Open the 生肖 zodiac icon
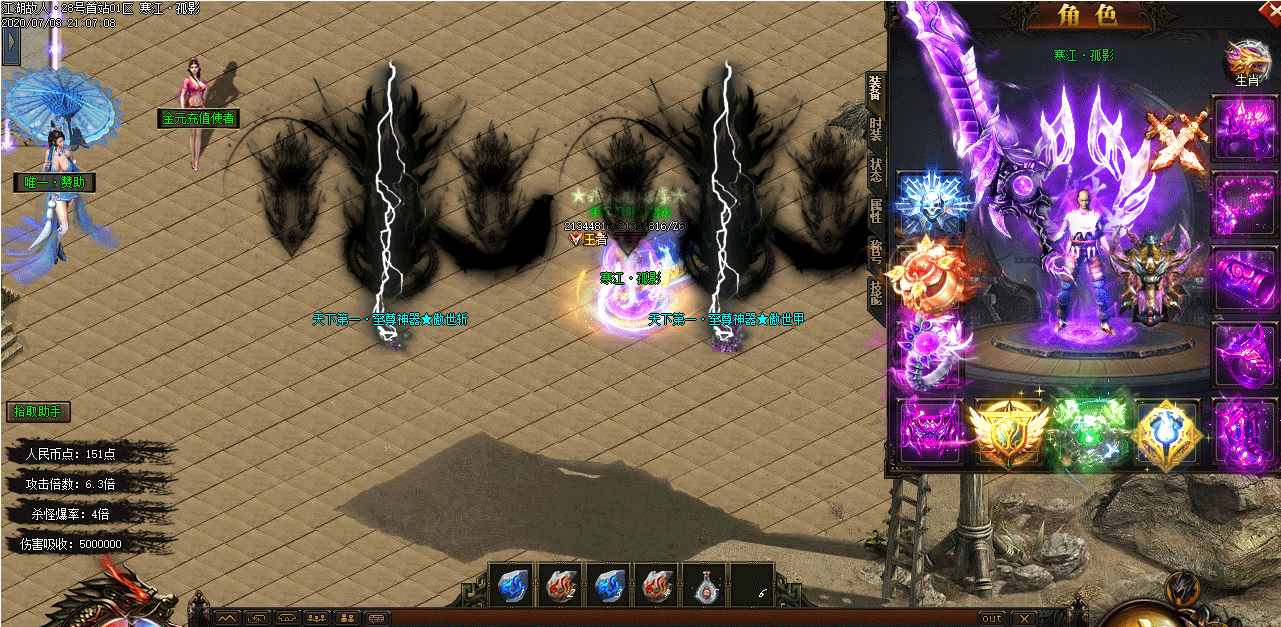The image size is (1281, 627). pyautogui.click(x=1247, y=64)
